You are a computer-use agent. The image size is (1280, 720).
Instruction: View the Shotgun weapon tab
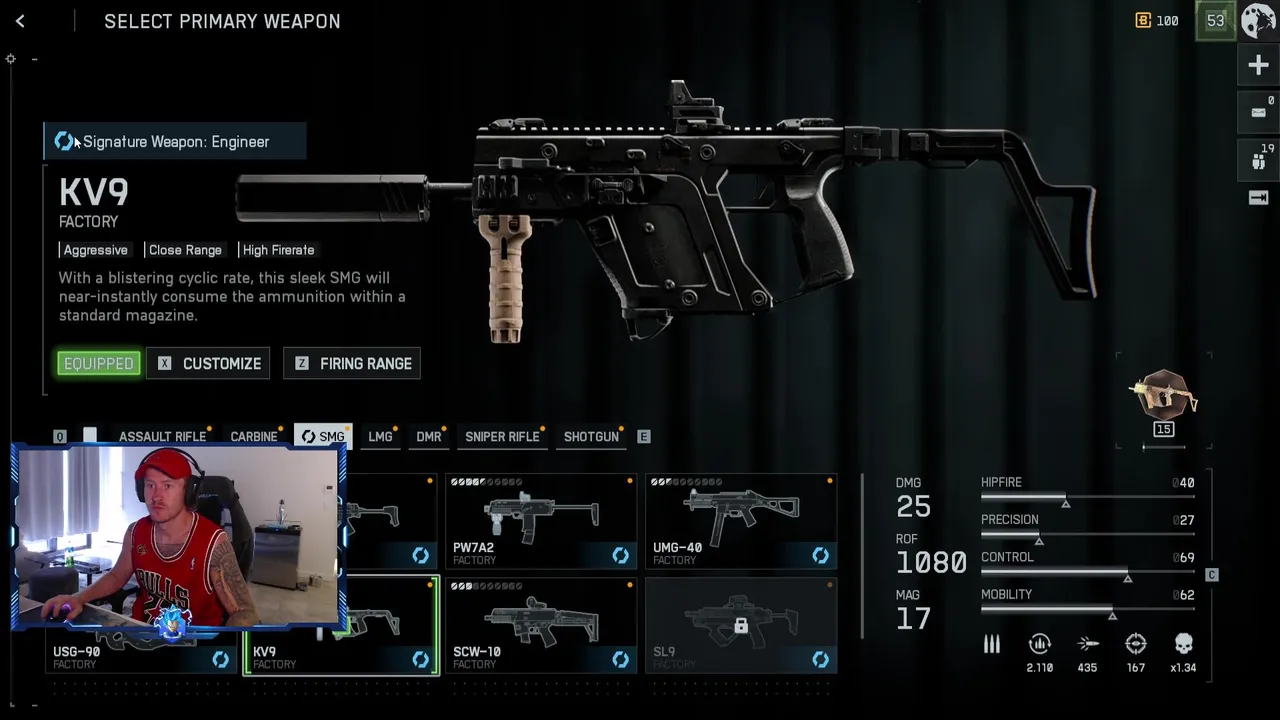point(591,437)
